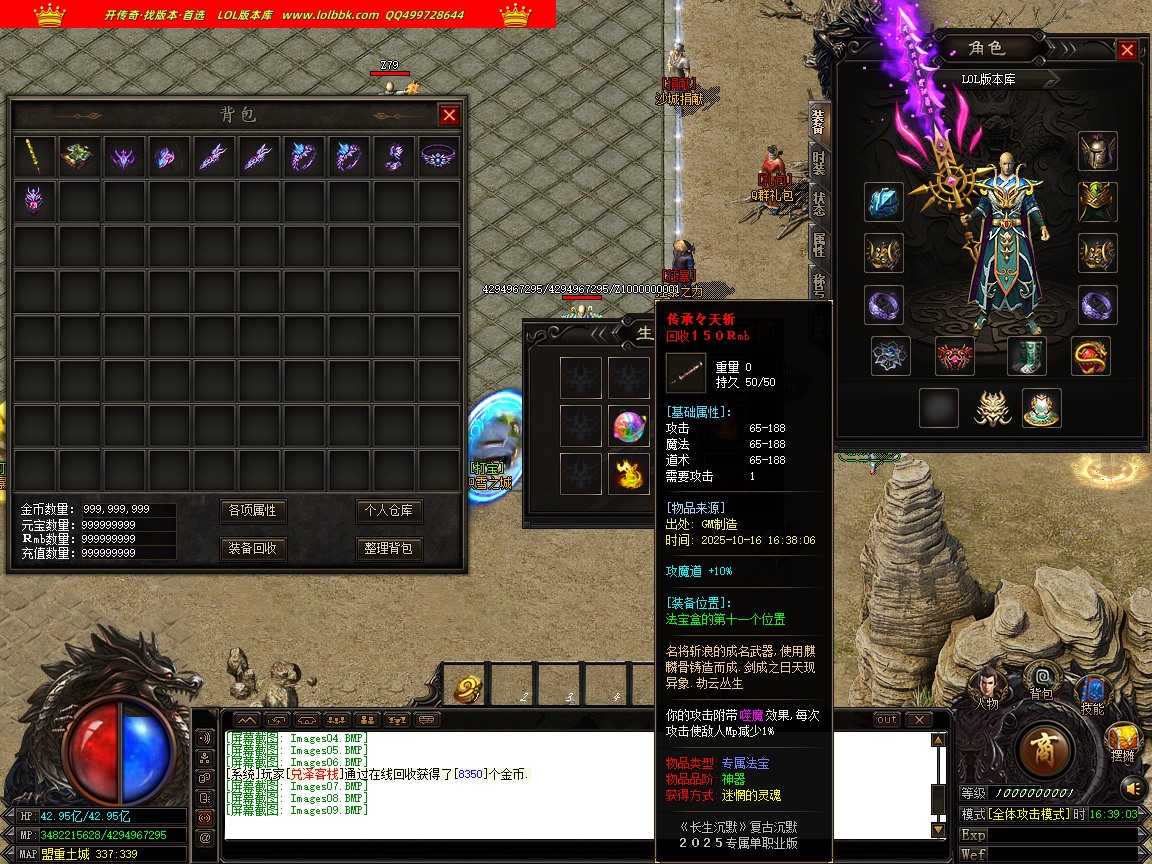Switch to the 状态 status tab
Viewport: 1152px width, 864px height.
[819, 204]
